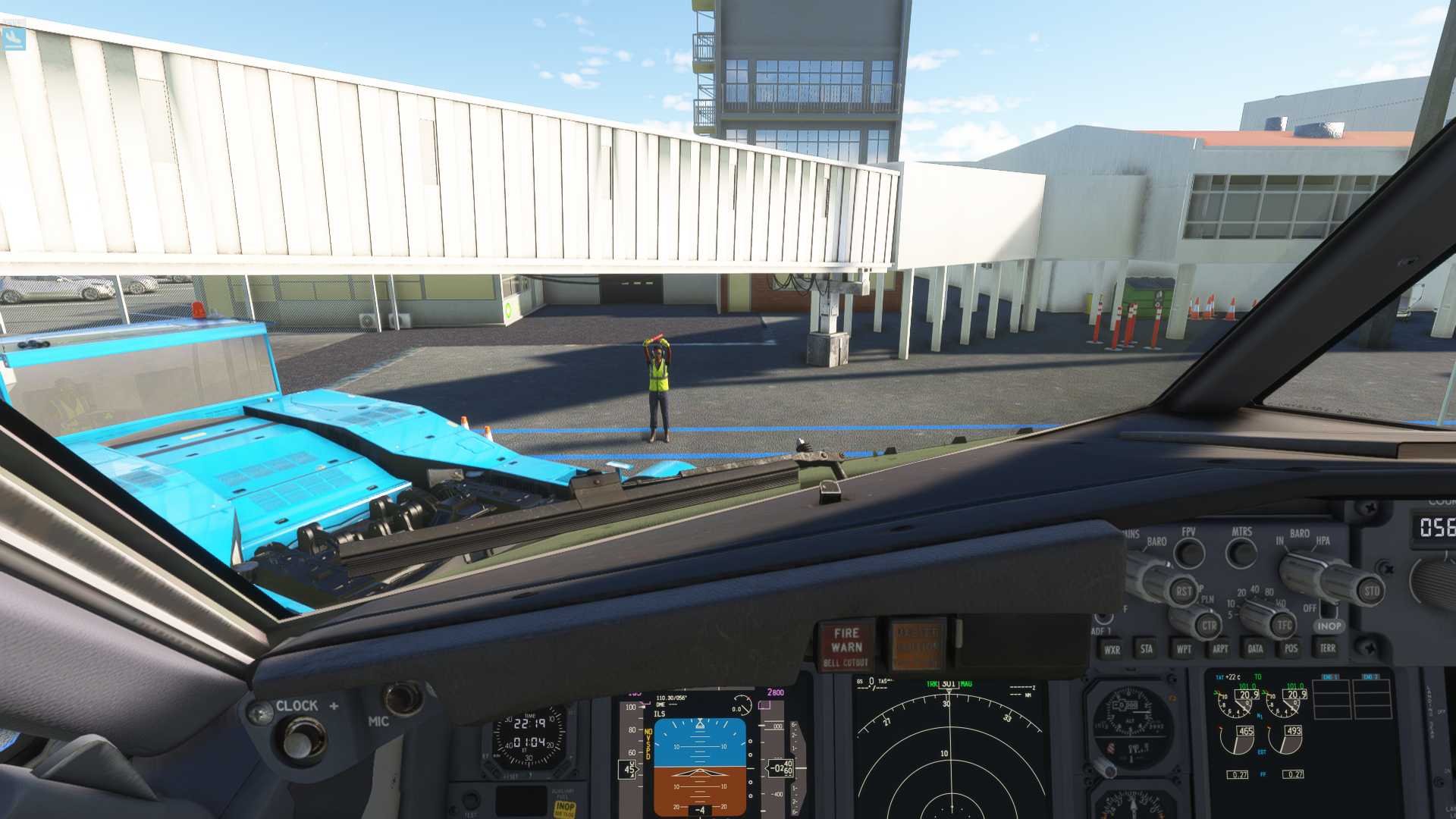Activate the POS position button
The width and height of the screenshot is (1456, 819).
pyautogui.click(x=1291, y=648)
